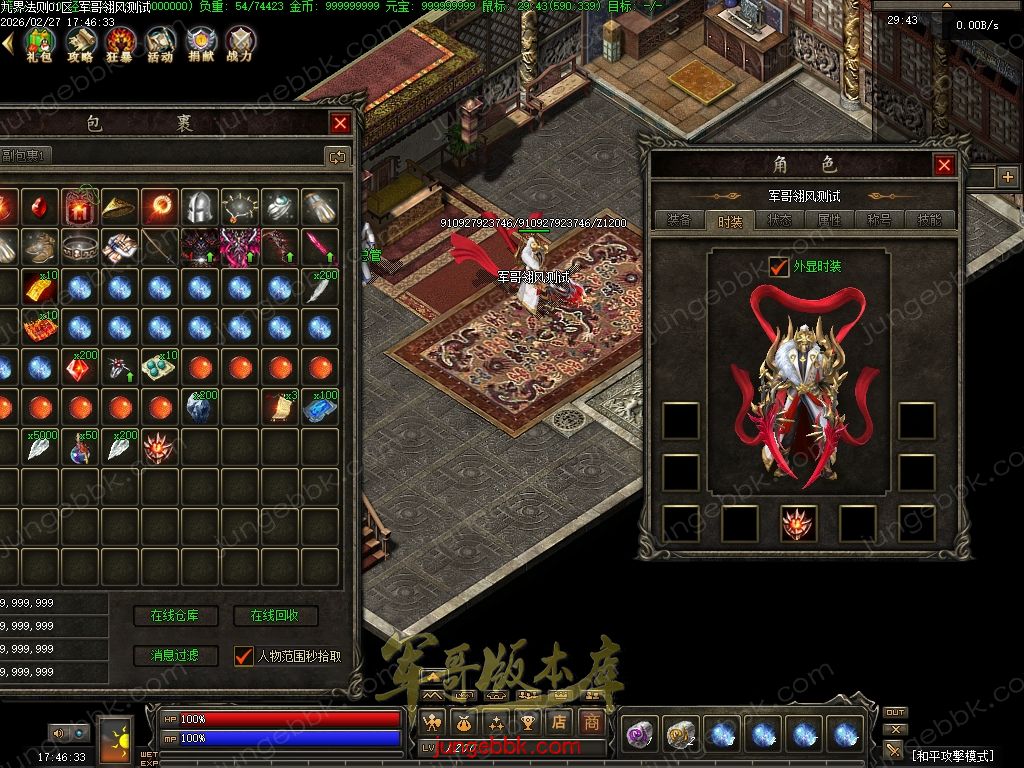Open the 攻略 guide icon
Viewport: 1024px width, 768px height.
coord(80,43)
